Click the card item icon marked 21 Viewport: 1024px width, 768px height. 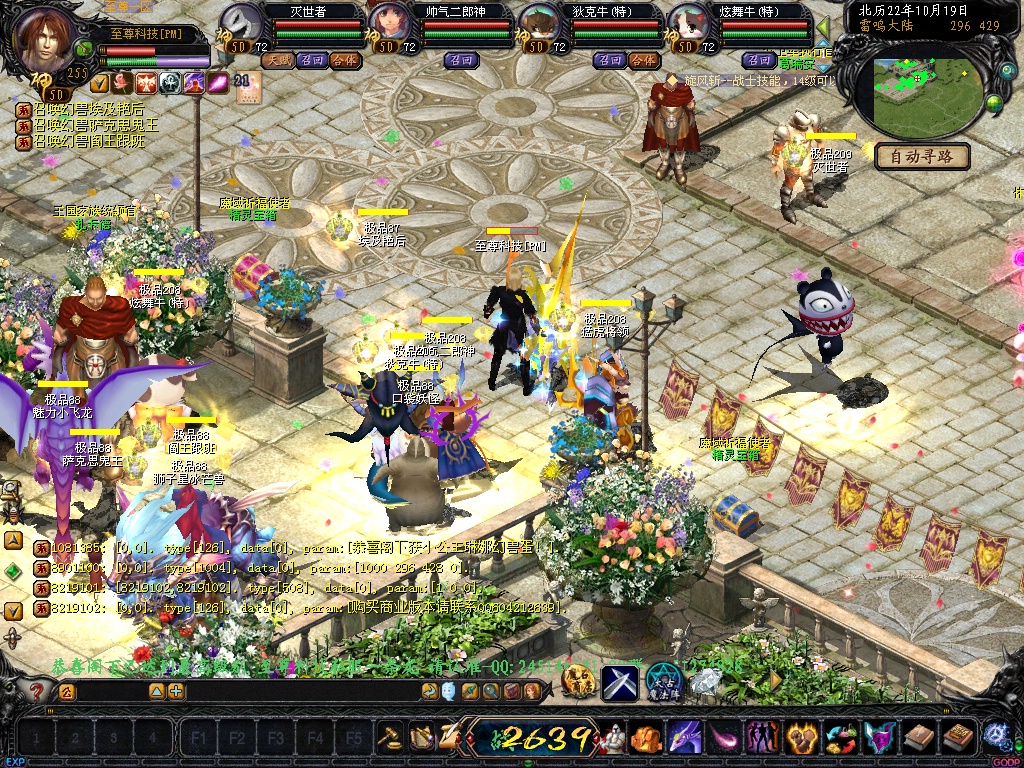pos(246,87)
